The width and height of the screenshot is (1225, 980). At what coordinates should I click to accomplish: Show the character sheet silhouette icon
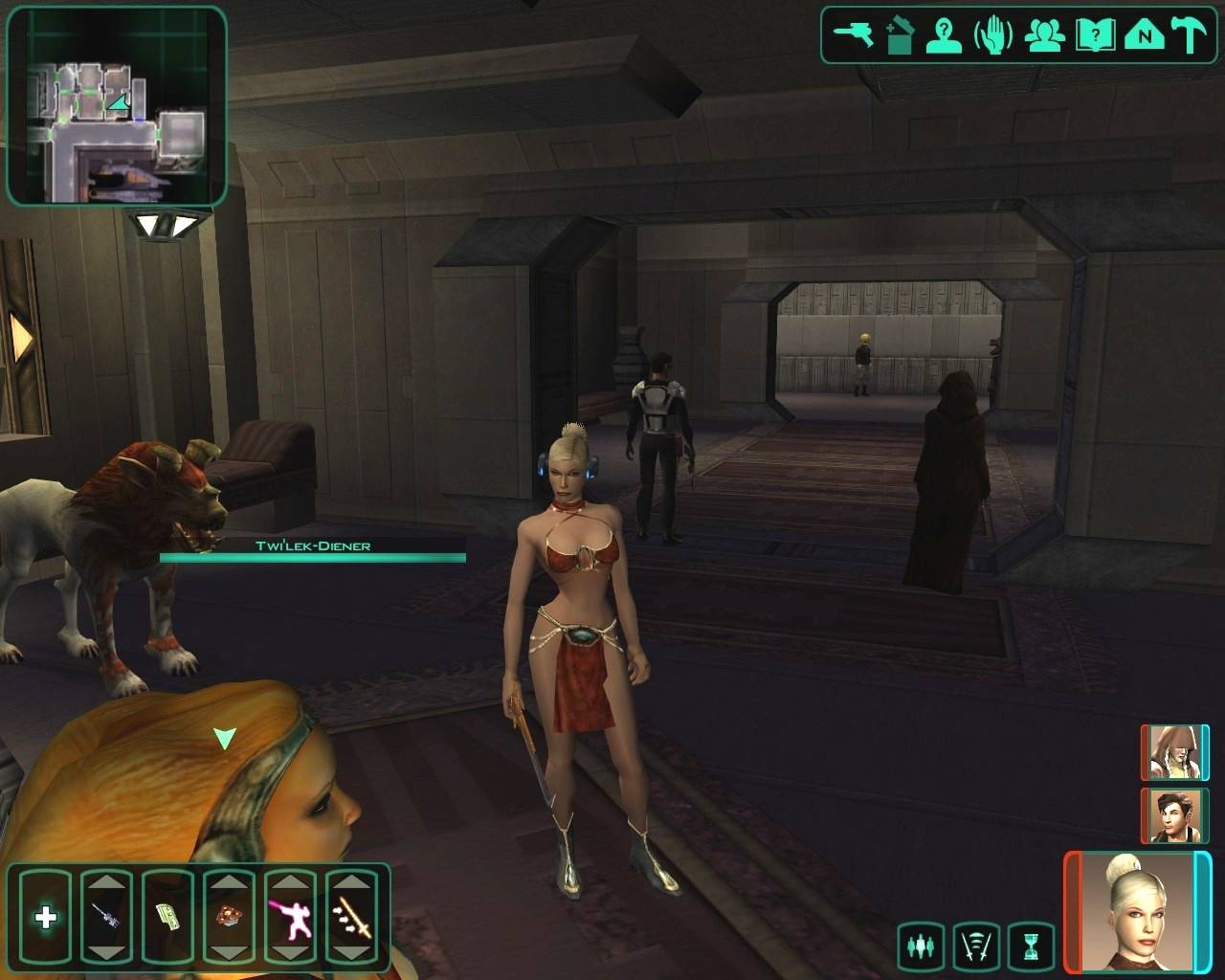pyautogui.click(x=945, y=35)
